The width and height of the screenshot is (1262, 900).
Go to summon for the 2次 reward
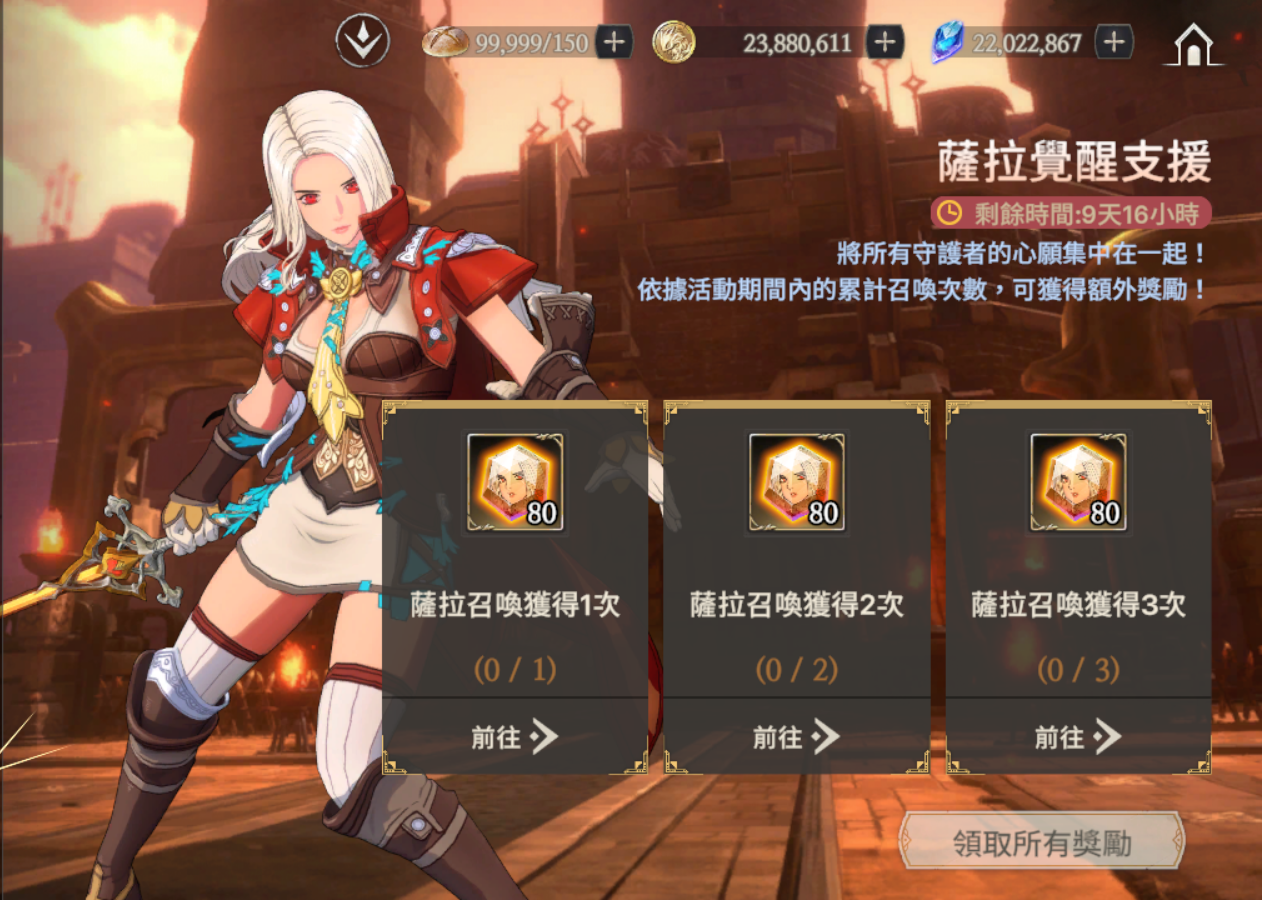point(797,738)
